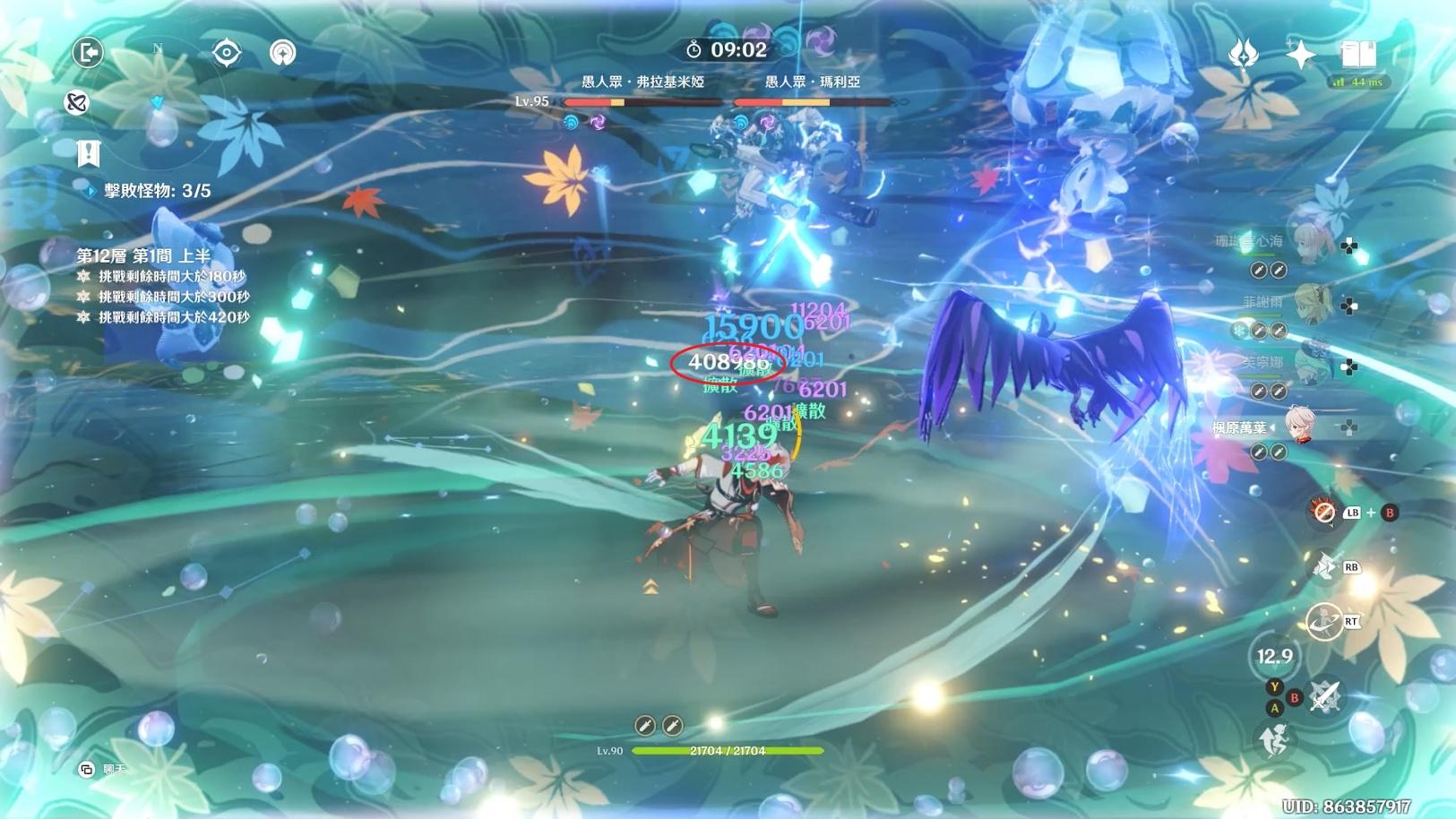Activate the pinwheel-shaped skill icon
1456x819 pixels.
coord(1323,566)
